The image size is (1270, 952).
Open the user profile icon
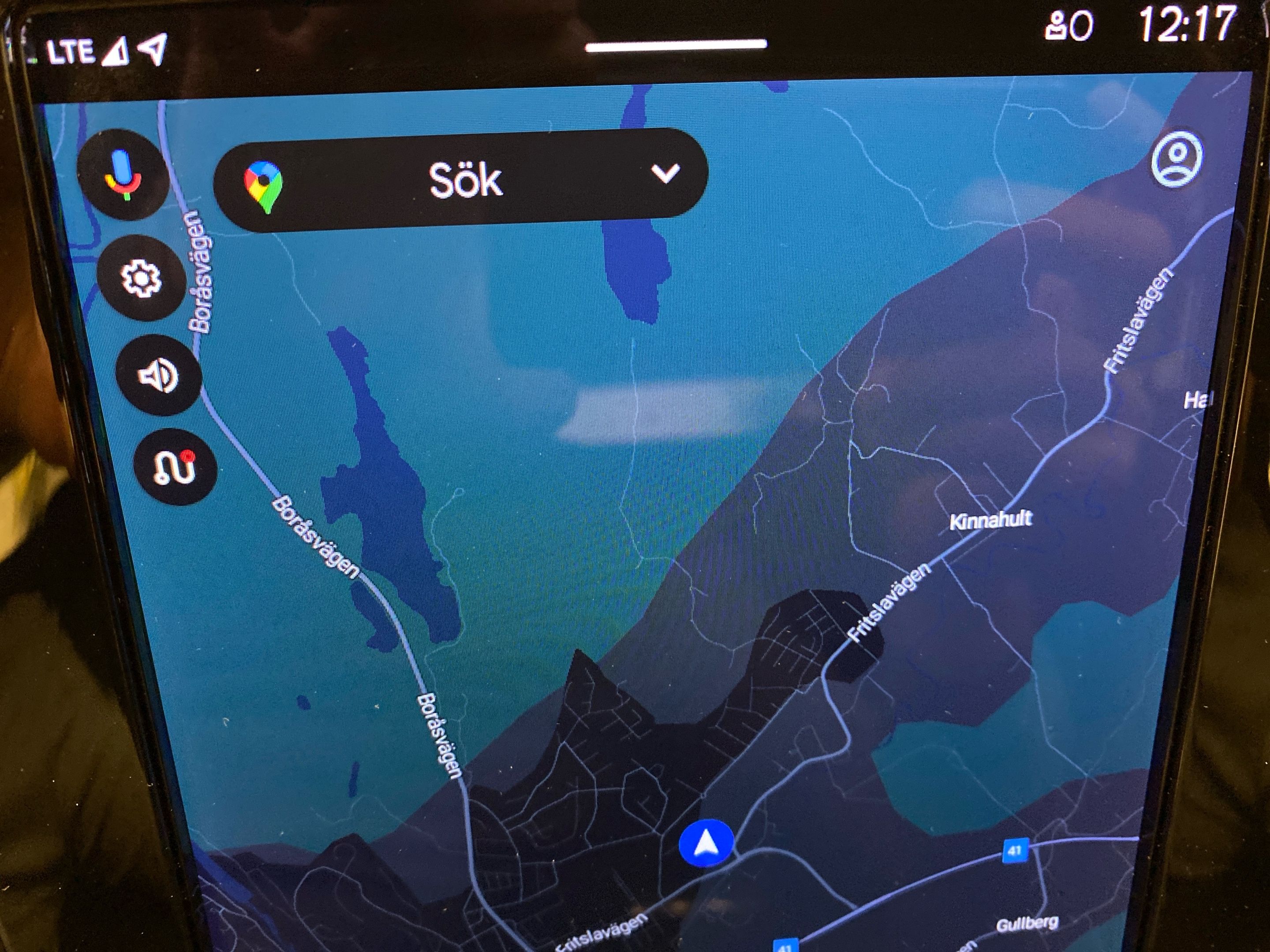(1177, 158)
